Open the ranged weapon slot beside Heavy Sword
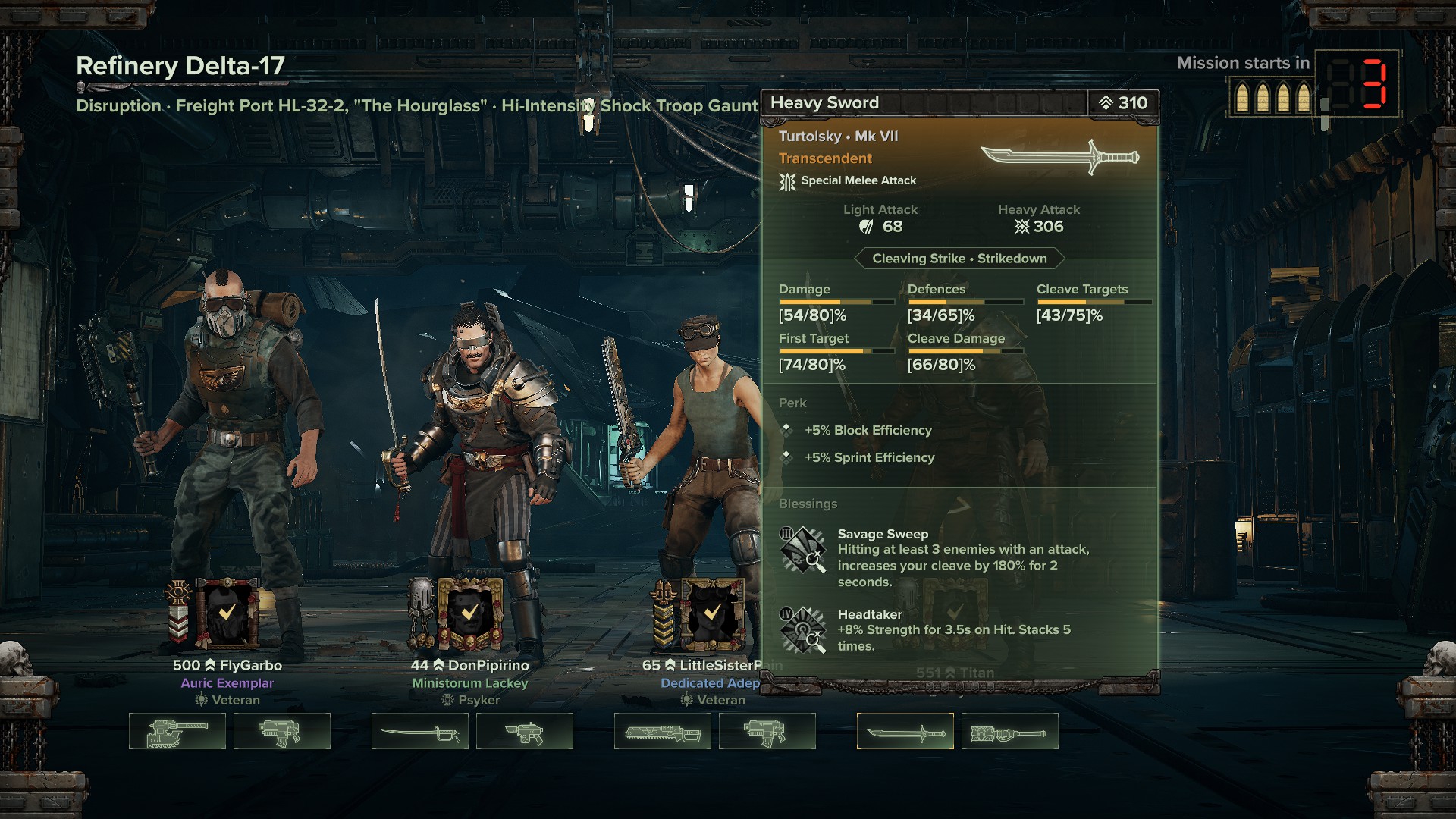 tap(1010, 731)
